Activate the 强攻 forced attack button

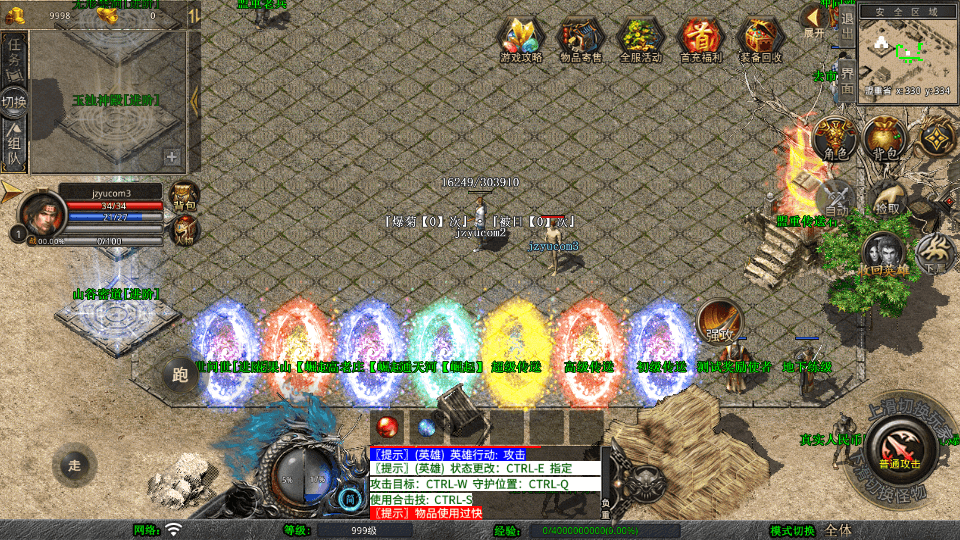pyautogui.click(x=720, y=322)
